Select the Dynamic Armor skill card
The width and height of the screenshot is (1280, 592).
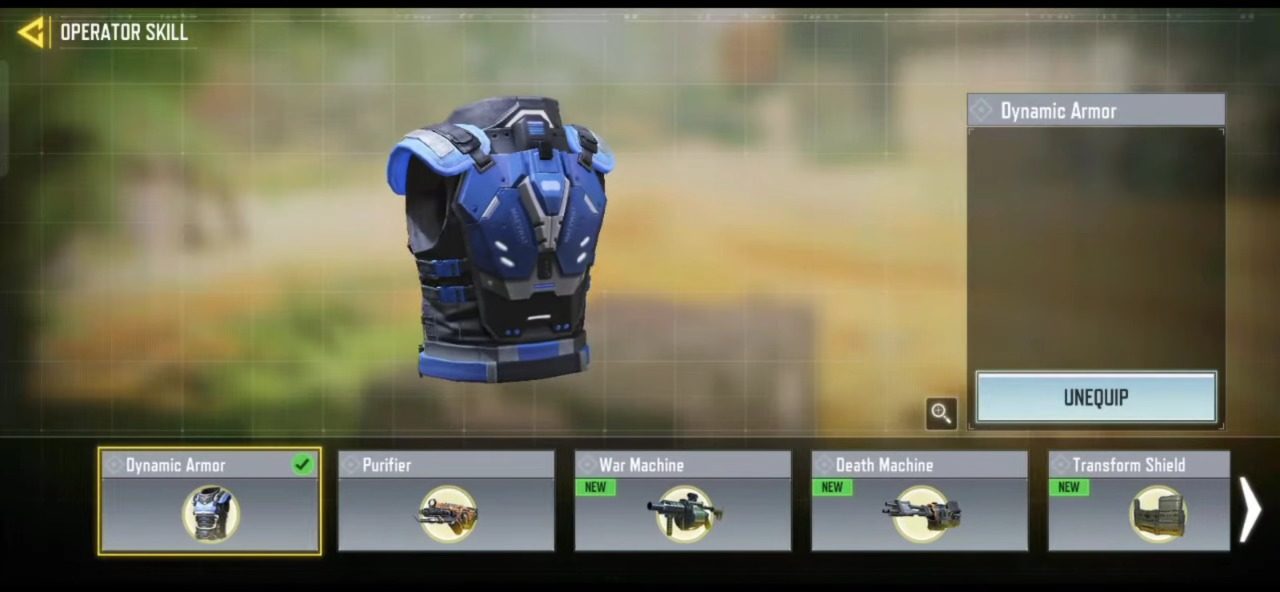(210, 501)
